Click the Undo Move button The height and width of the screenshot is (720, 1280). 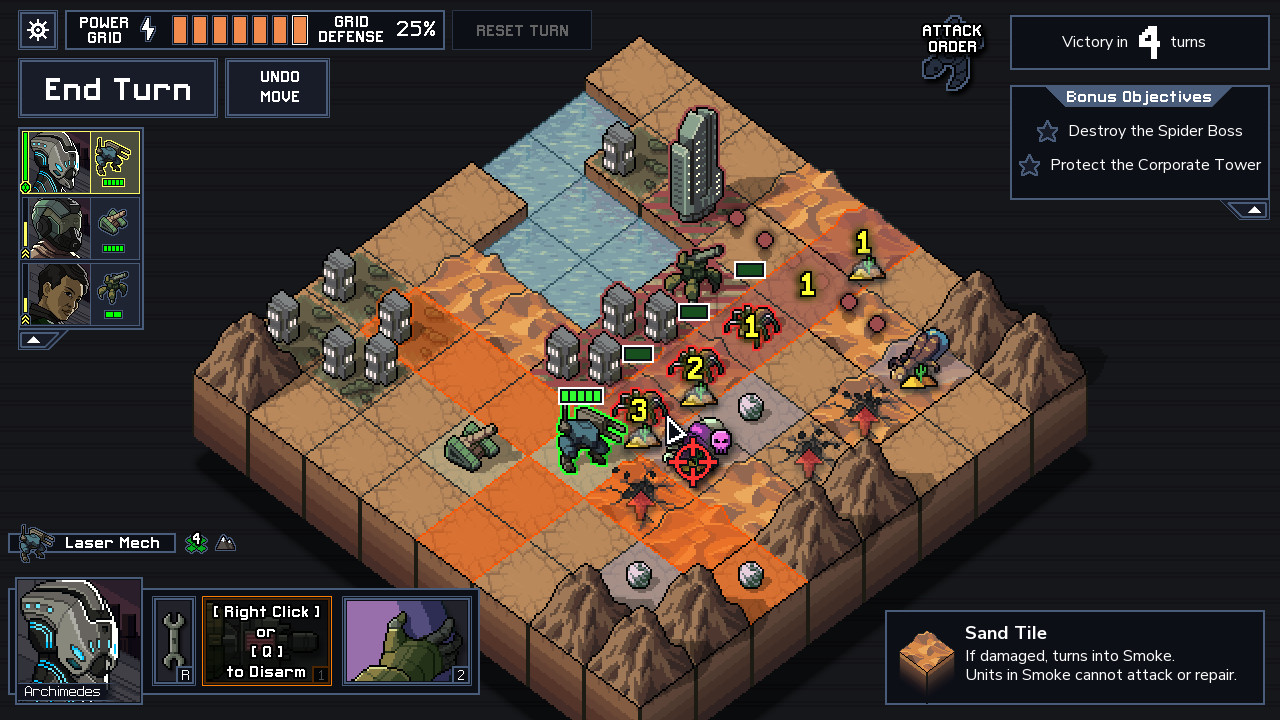[x=277, y=88]
